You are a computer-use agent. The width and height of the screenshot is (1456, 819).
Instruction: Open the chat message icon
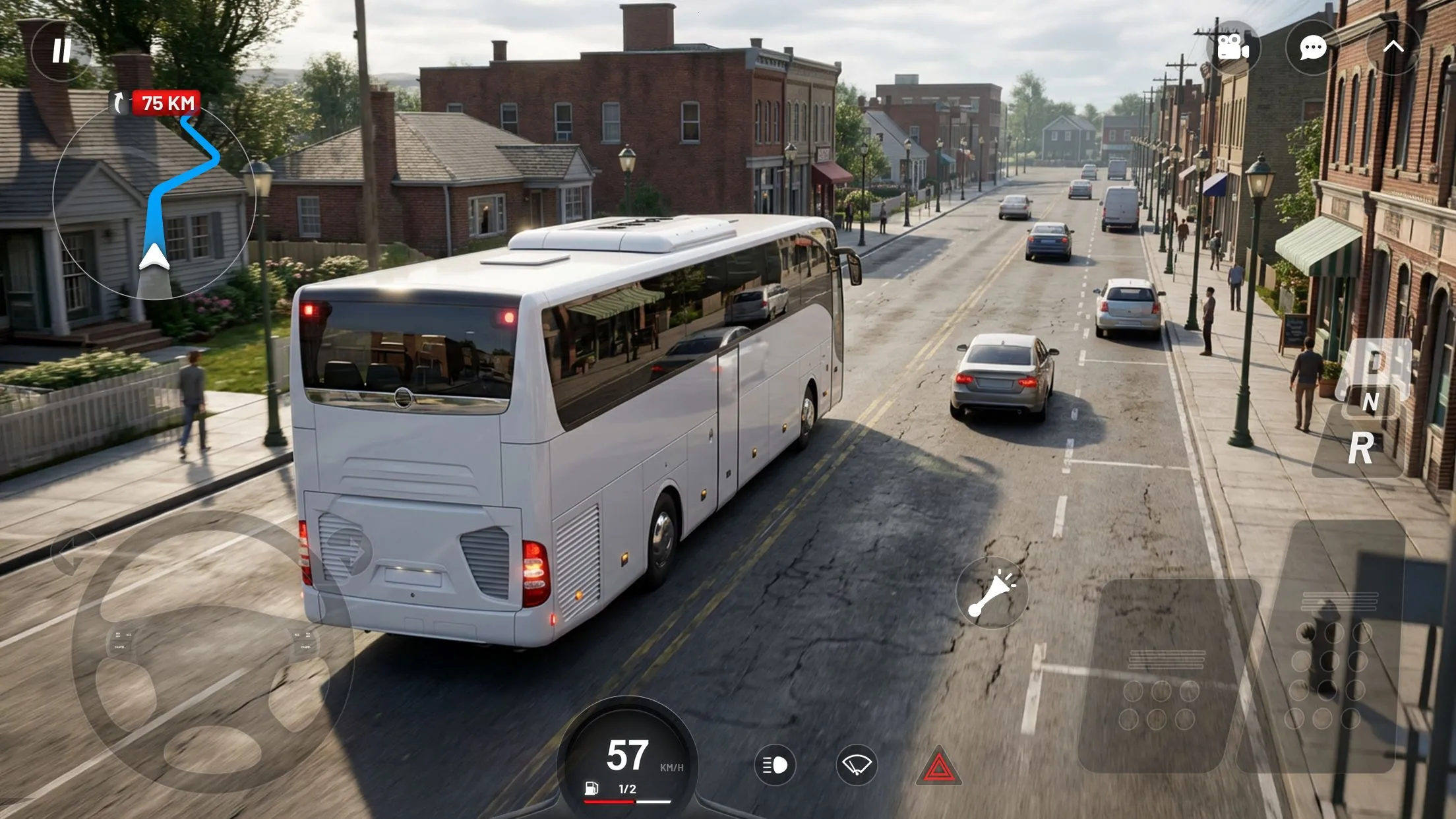pyautogui.click(x=1312, y=46)
